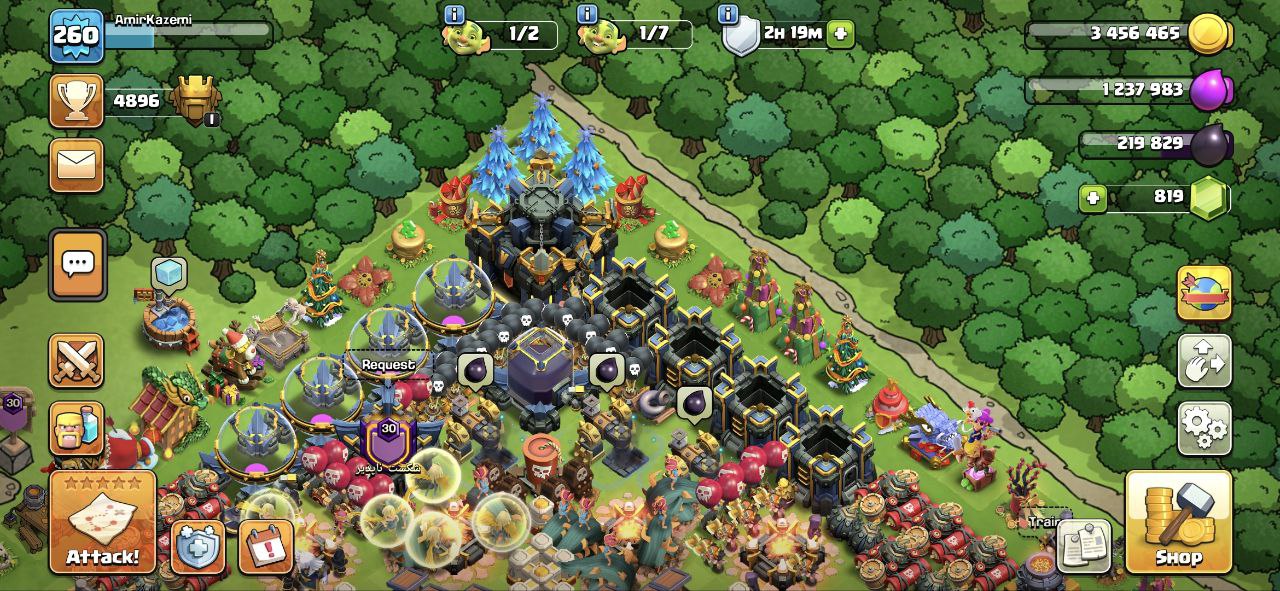Viewport: 1280px width, 591px height.
Task: Open the blue shield button beside Attack
Action: [x=197, y=547]
